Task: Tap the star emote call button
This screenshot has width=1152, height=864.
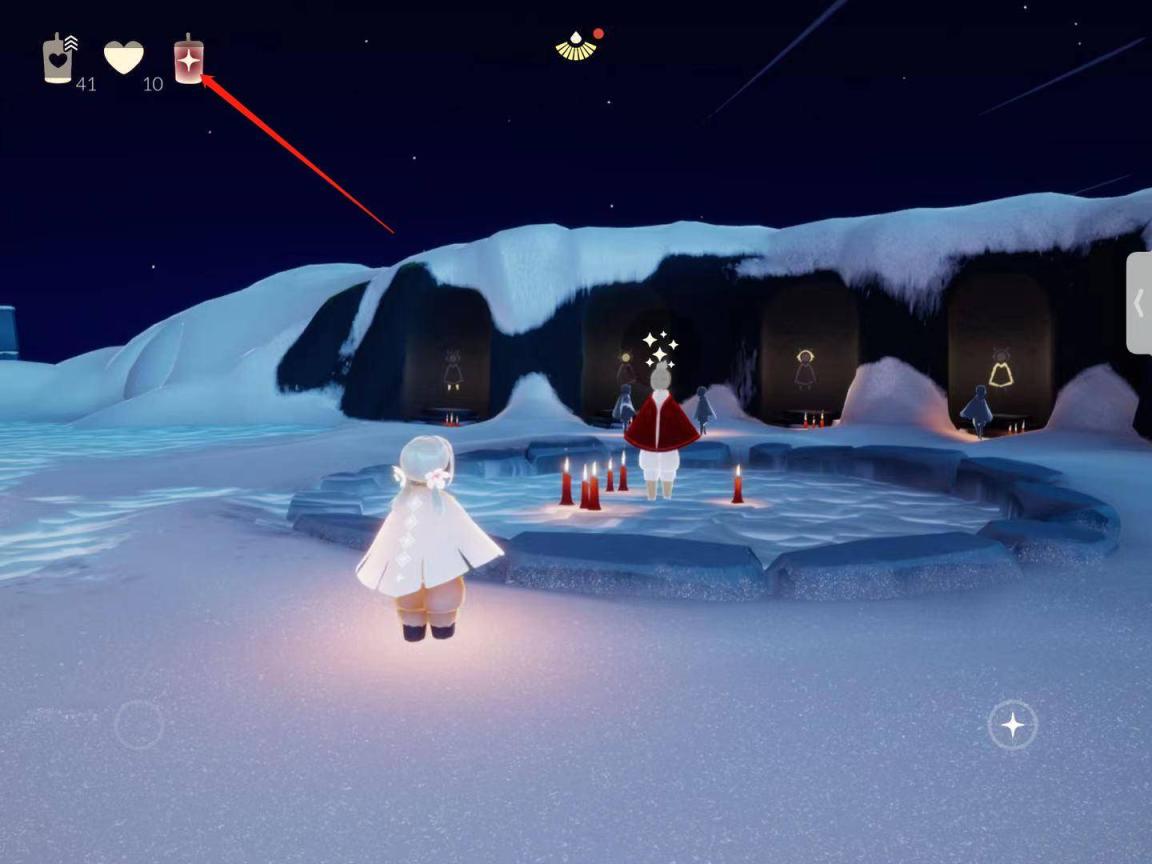Action: [1012, 724]
